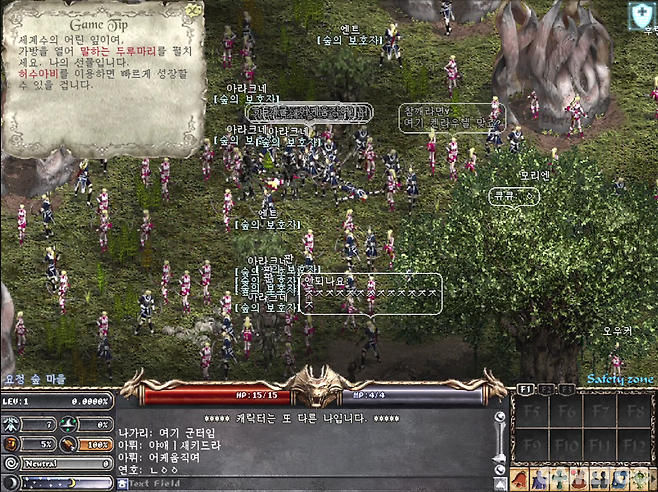Switch to the F2 hotkey page
658x492 pixels.
pyautogui.click(x=547, y=388)
